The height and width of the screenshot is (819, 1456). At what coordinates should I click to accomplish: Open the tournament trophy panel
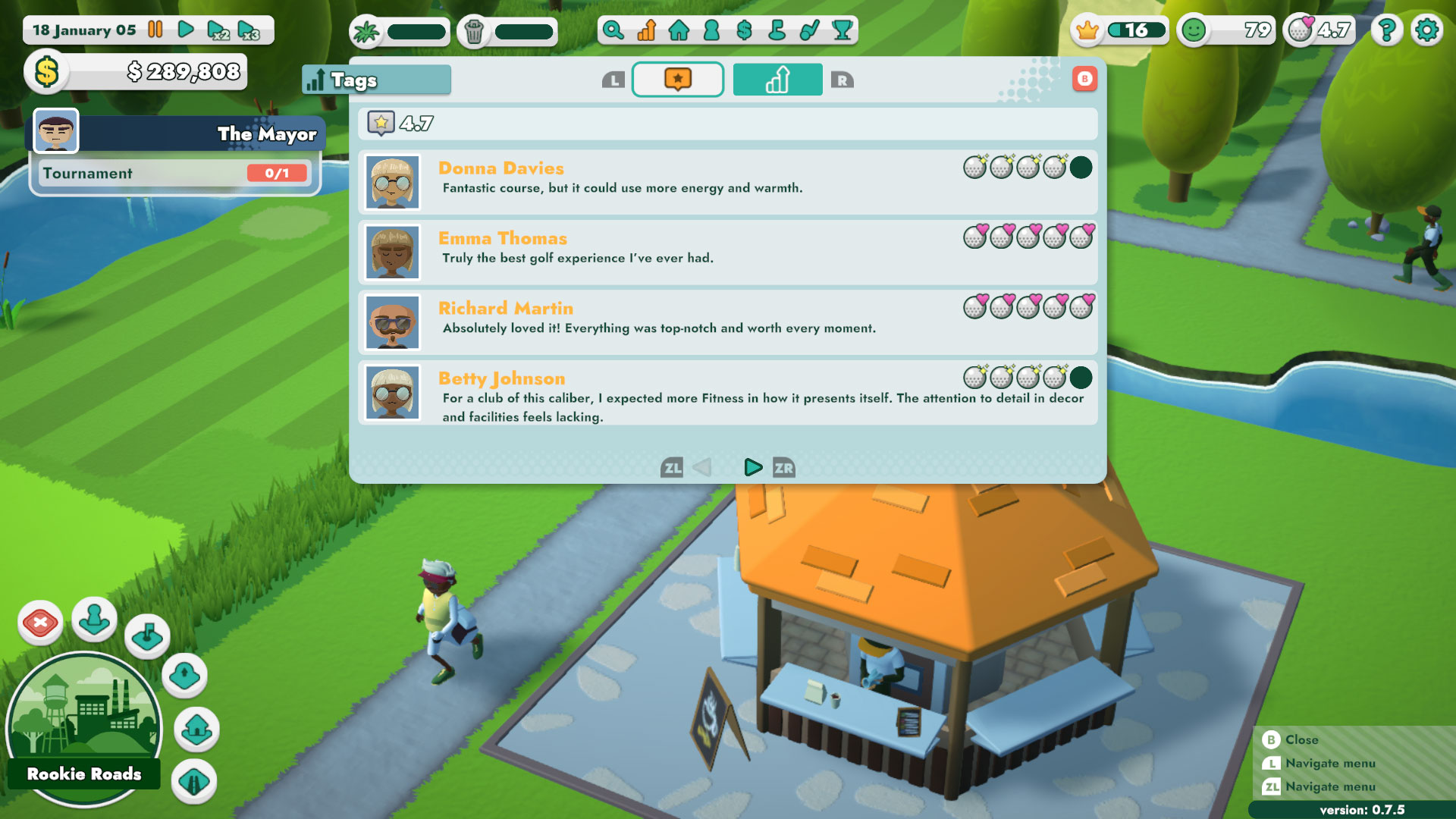click(x=842, y=31)
